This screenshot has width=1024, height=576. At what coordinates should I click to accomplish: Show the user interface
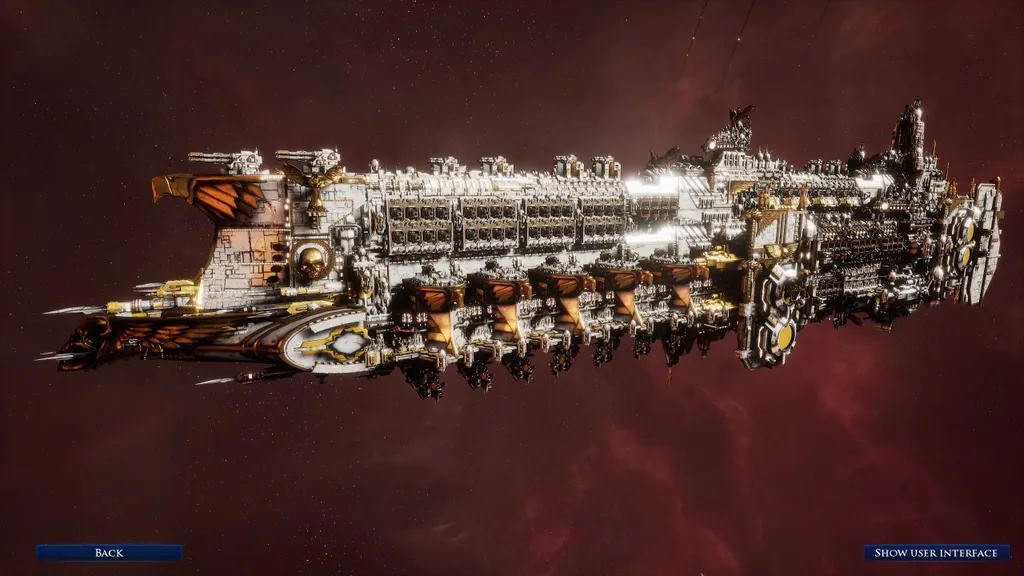tap(936, 552)
